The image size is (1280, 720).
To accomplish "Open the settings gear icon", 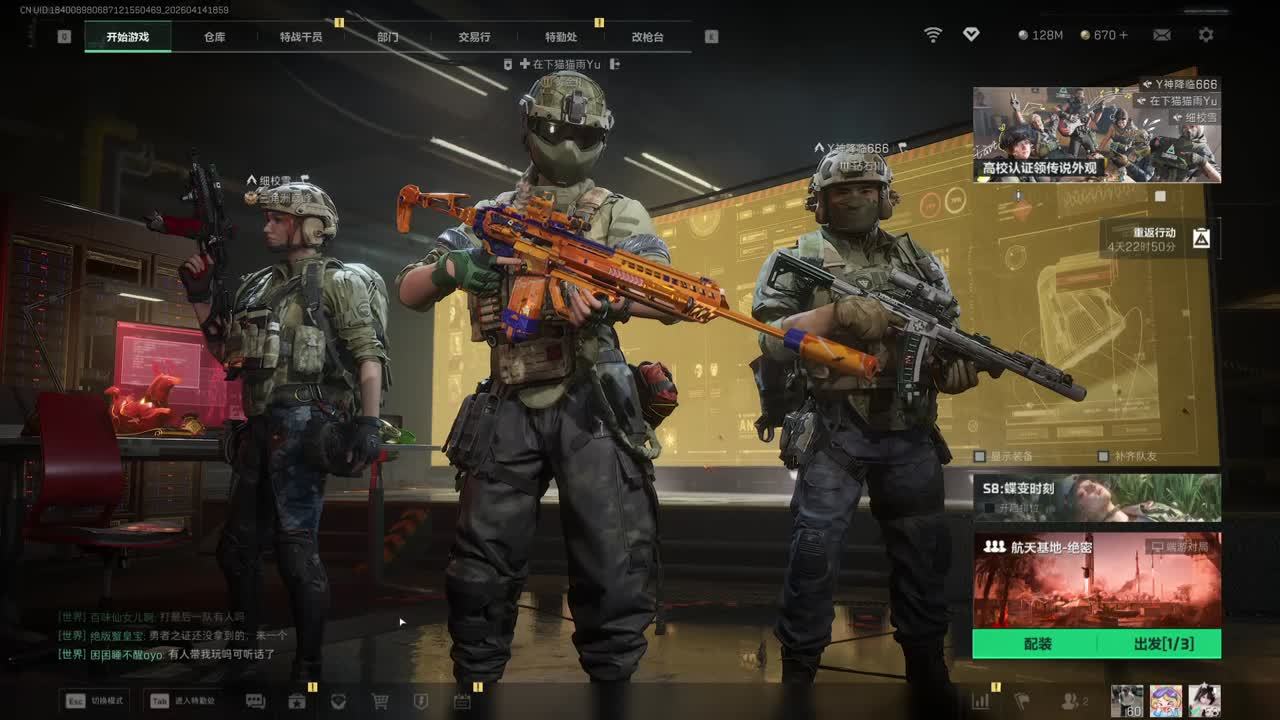I will 1206,35.
